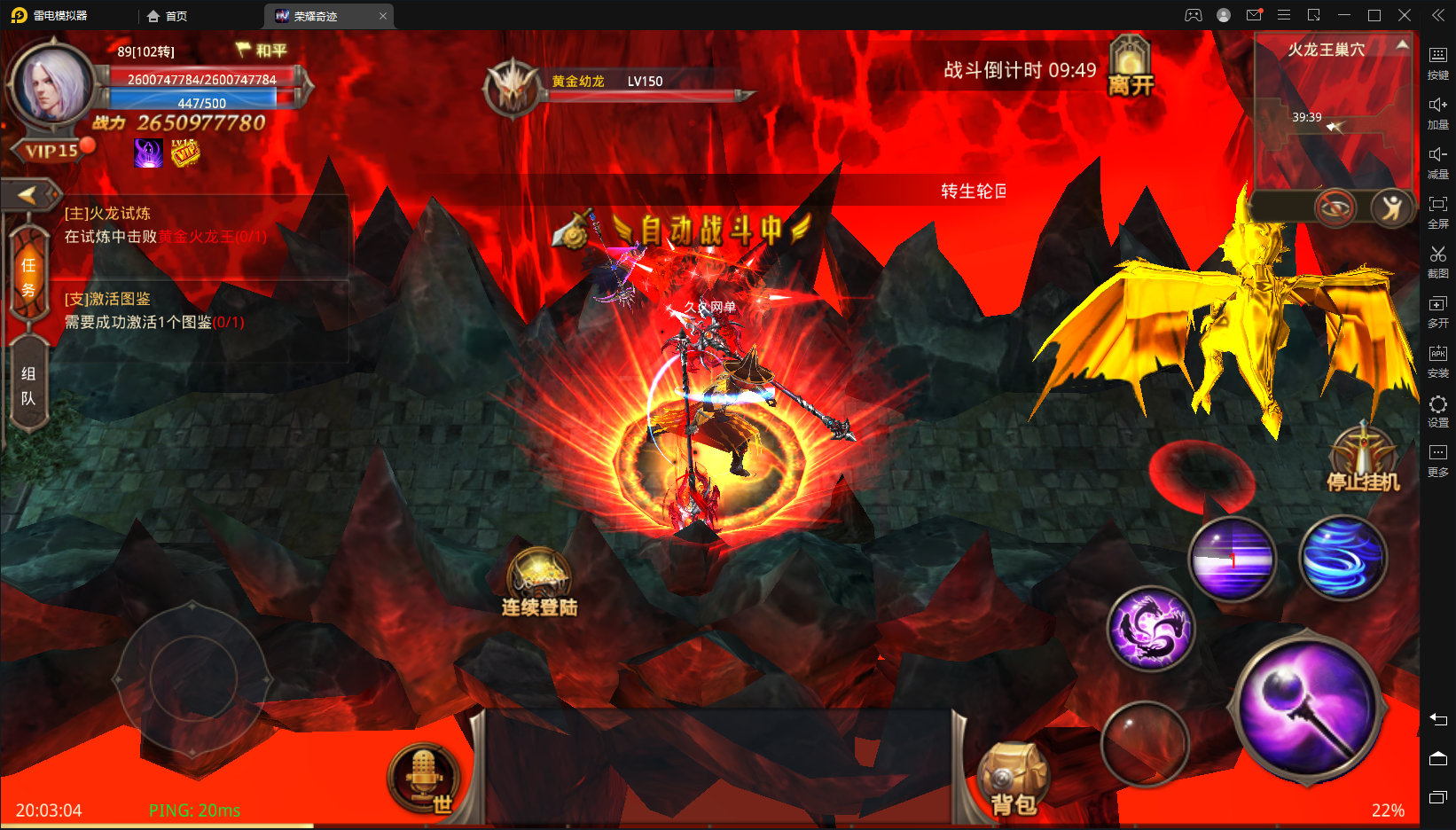Toggle the eye visibility icon under minimap
Screen dimensions: 1456x830
pyautogui.click(x=1335, y=208)
